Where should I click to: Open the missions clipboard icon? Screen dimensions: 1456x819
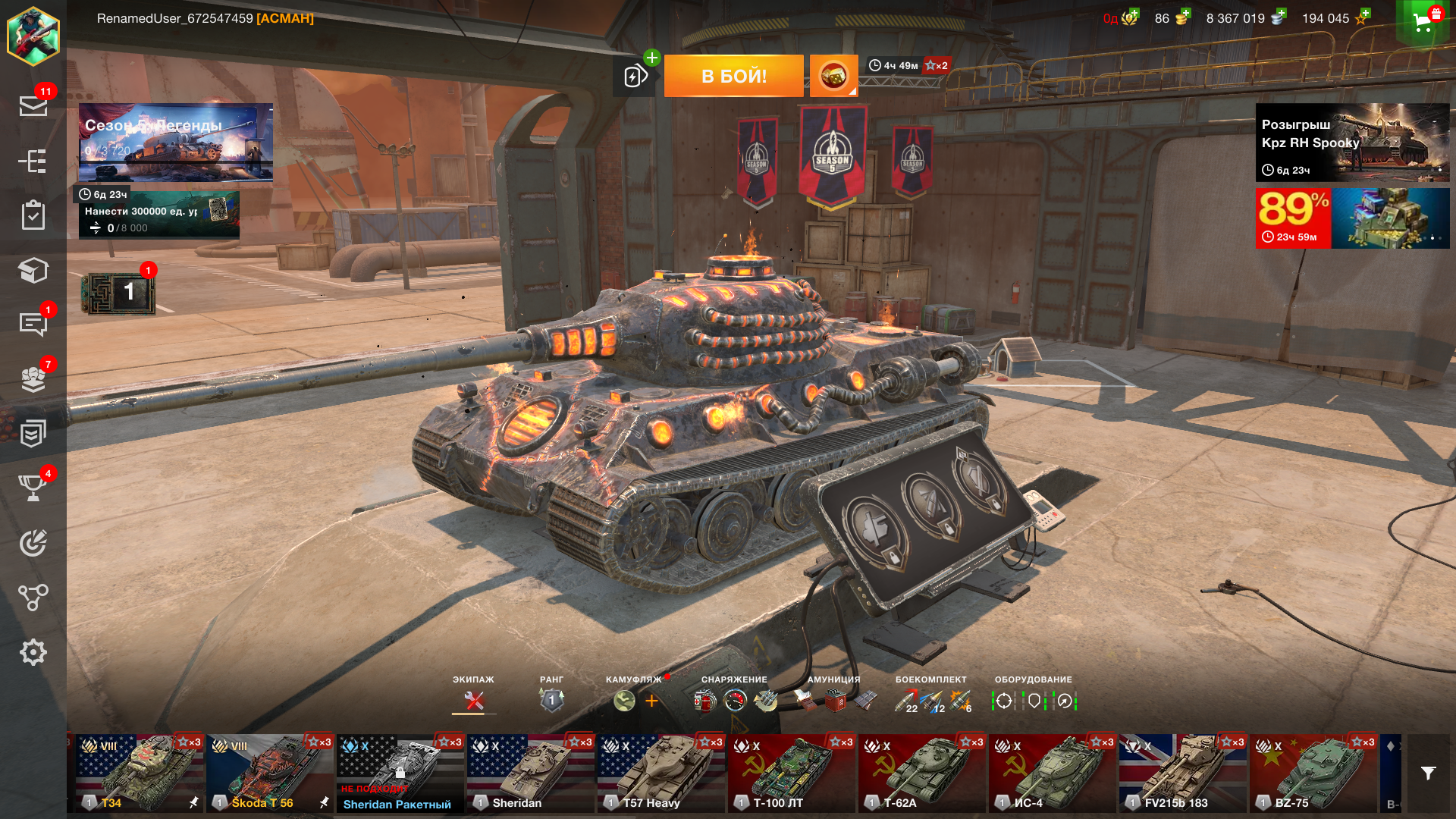33,215
